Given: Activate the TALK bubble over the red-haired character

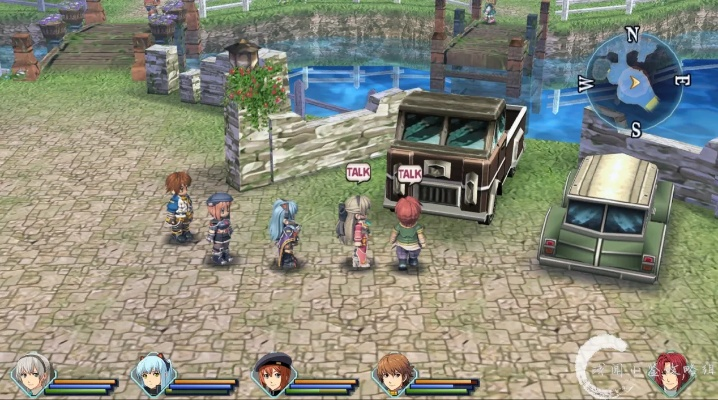Looking at the screenshot, I should pos(409,174).
